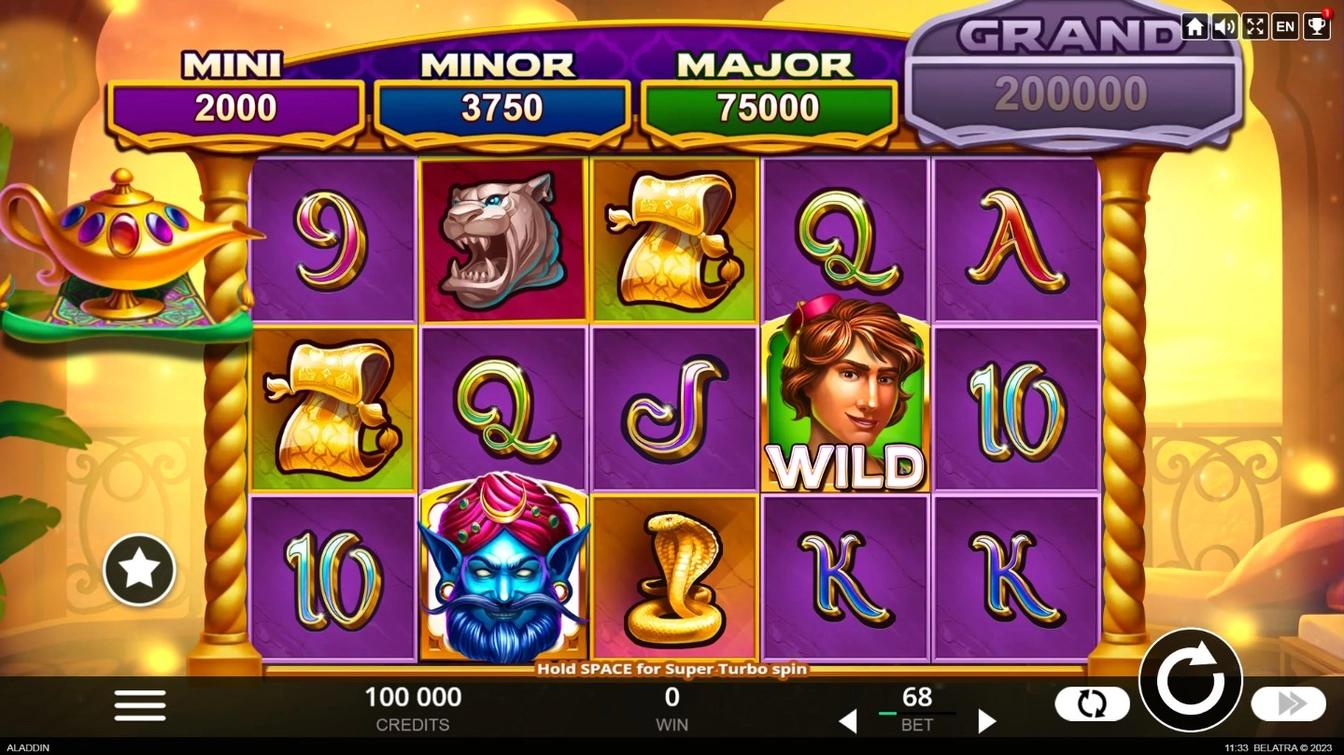The height and width of the screenshot is (755, 1344).
Task: Increase the bet with the right arrow
Action: 986,721
